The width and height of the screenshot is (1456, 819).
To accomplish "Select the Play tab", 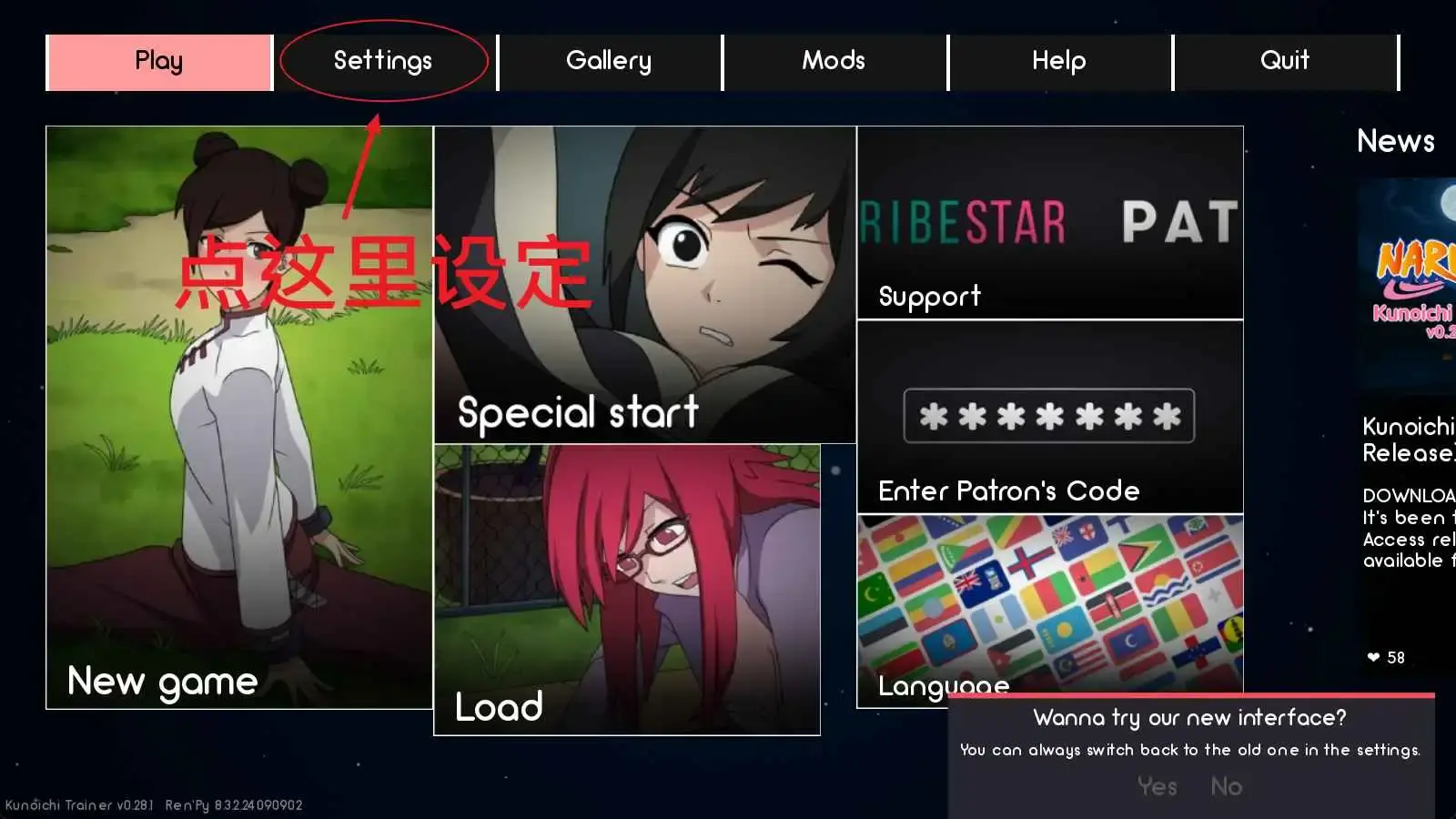I will point(159,60).
